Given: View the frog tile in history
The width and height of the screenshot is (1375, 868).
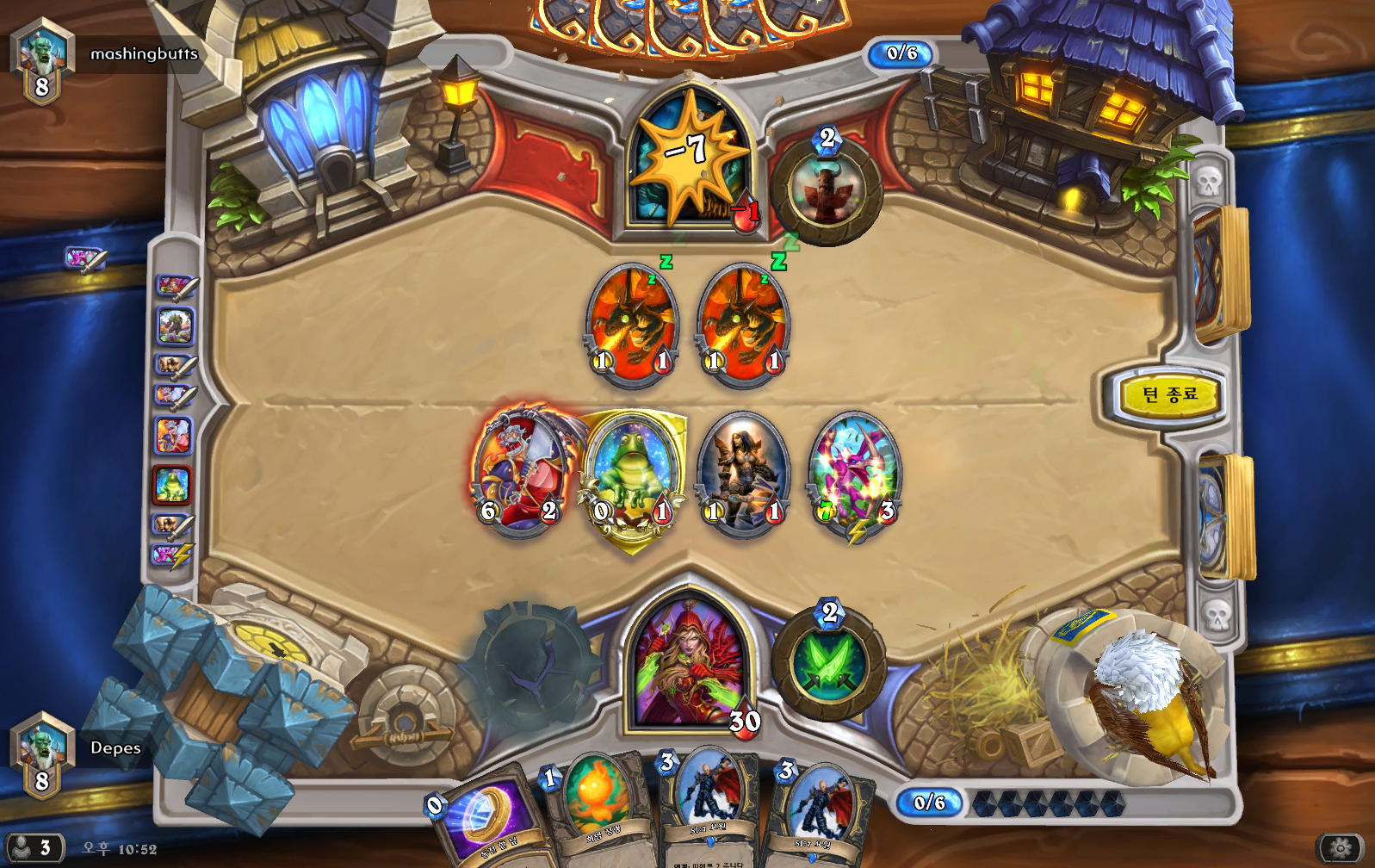Looking at the screenshot, I should 172,487.
